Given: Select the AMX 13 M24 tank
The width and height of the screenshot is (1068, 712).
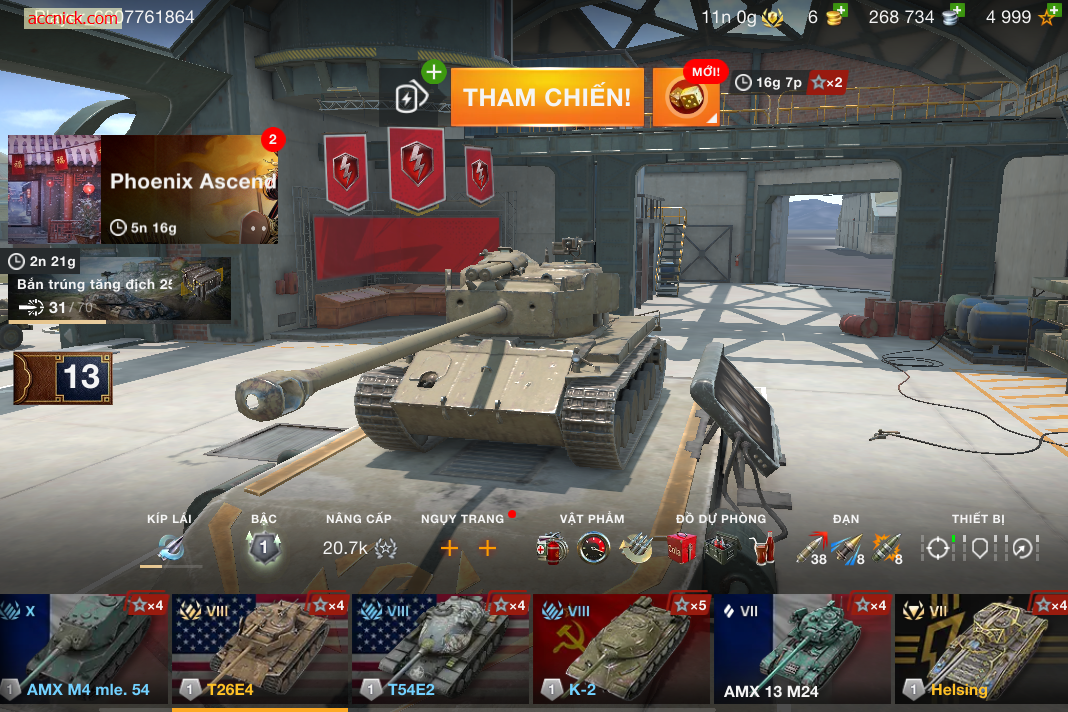Looking at the screenshot, I should click(801, 649).
